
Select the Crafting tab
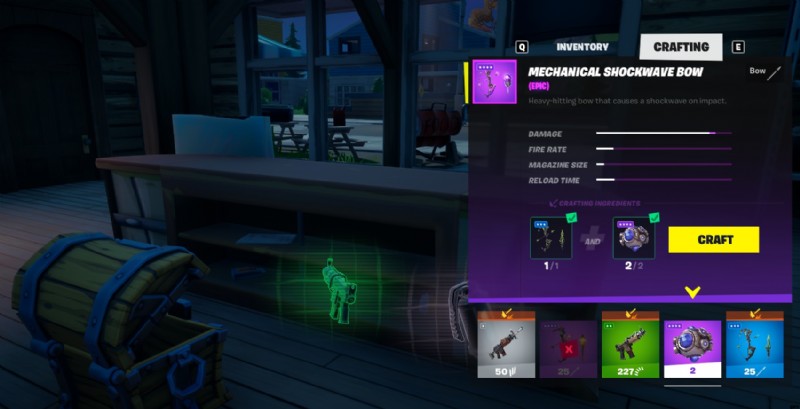coord(680,47)
